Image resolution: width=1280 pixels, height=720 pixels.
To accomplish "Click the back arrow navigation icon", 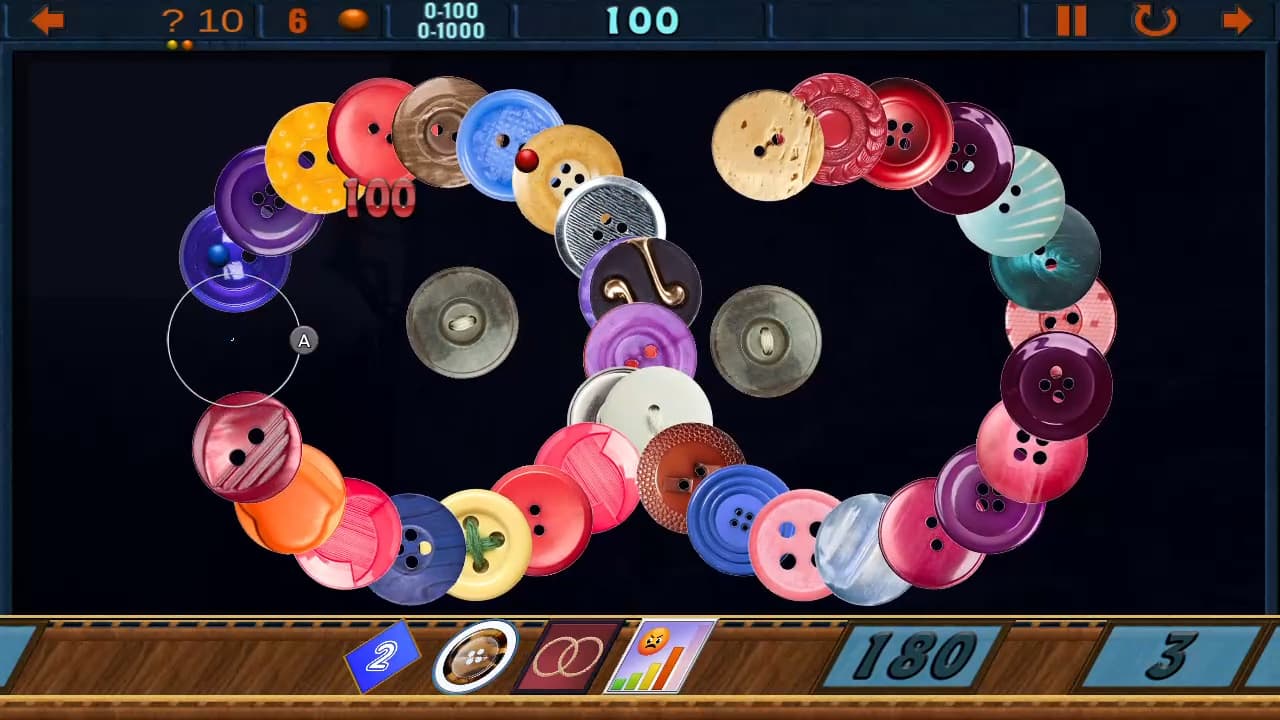I will click(x=46, y=19).
